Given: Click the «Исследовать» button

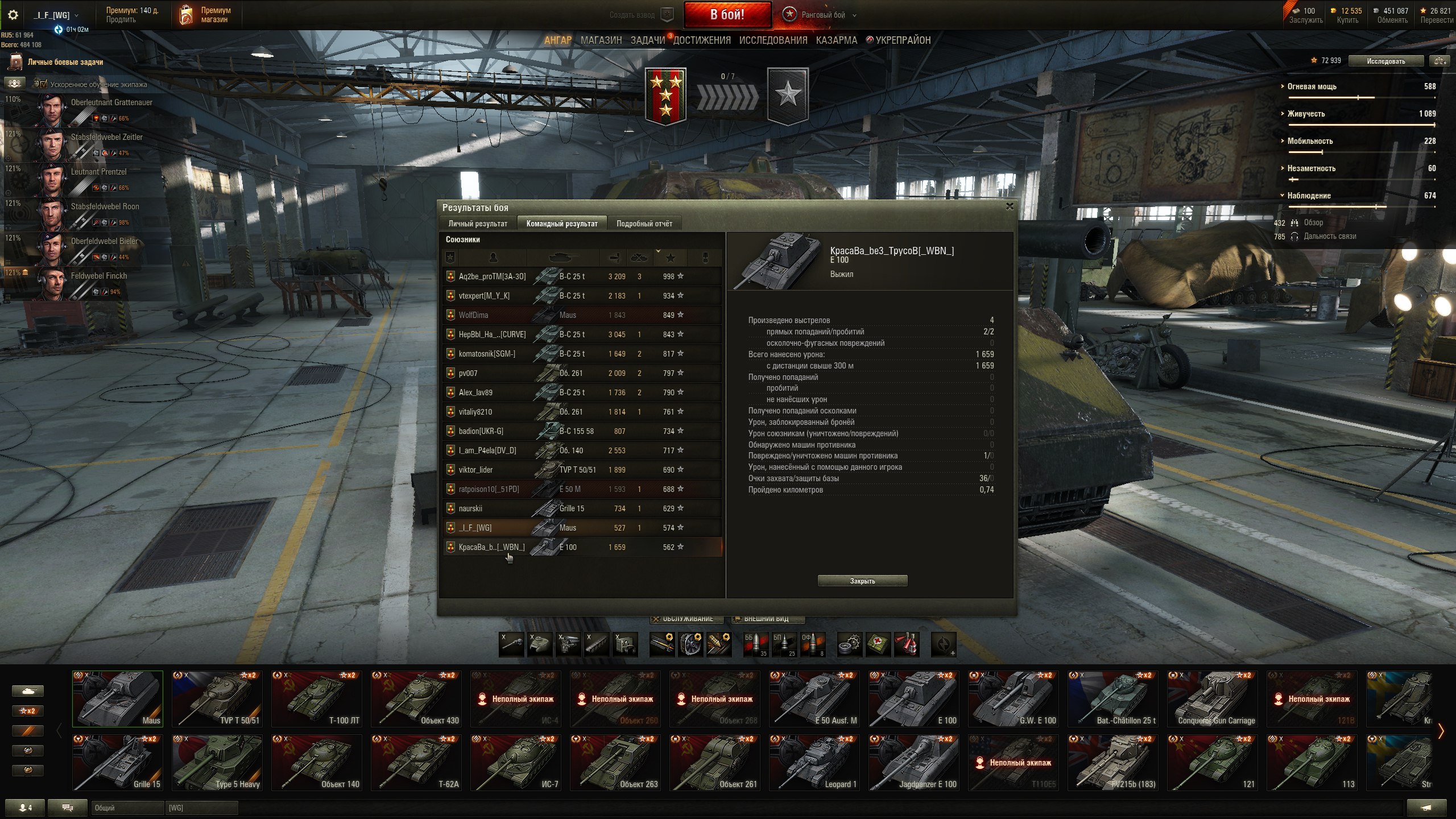Looking at the screenshot, I should [x=1385, y=61].
